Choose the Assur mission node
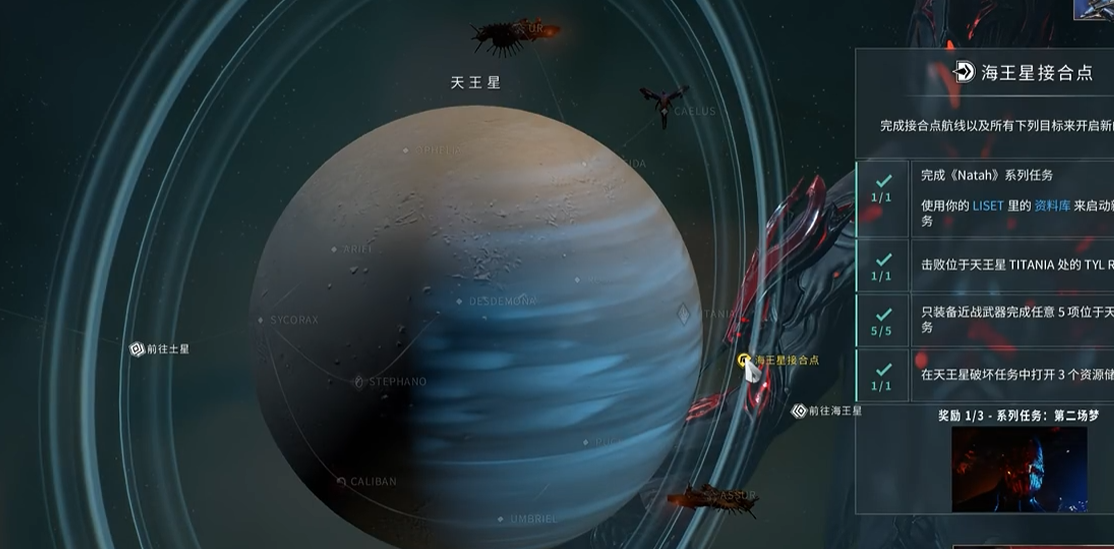 point(712,497)
